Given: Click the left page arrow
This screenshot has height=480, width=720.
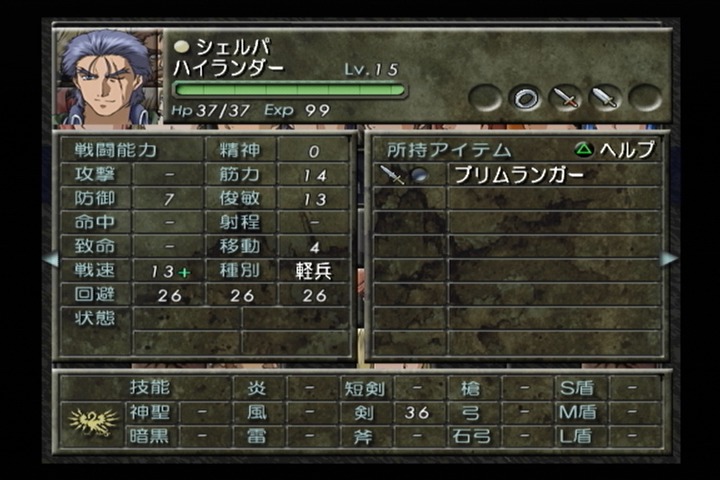Looking at the screenshot, I should point(49,259).
